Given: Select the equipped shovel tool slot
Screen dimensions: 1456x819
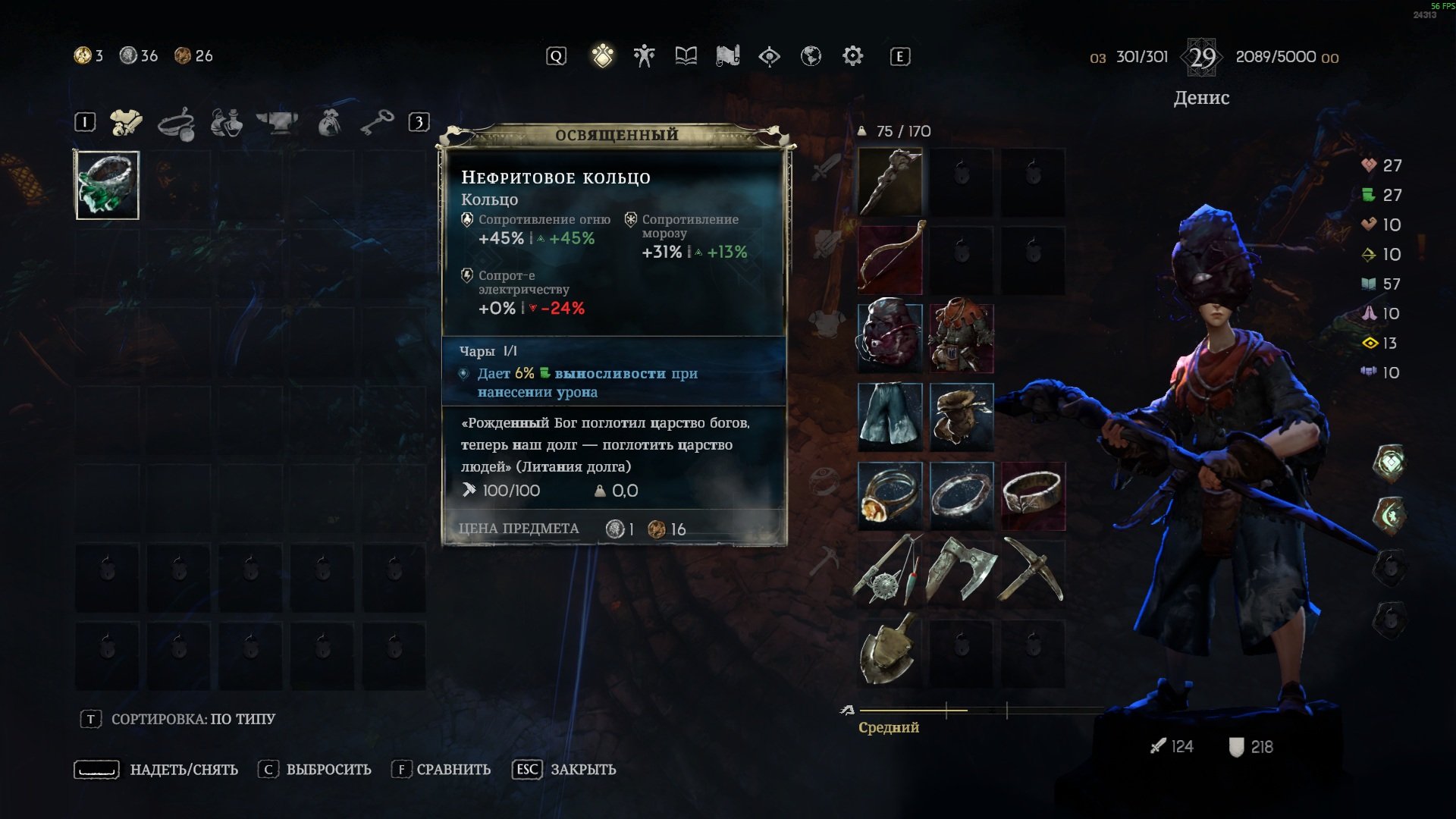Looking at the screenshot, I should (890, 651).
